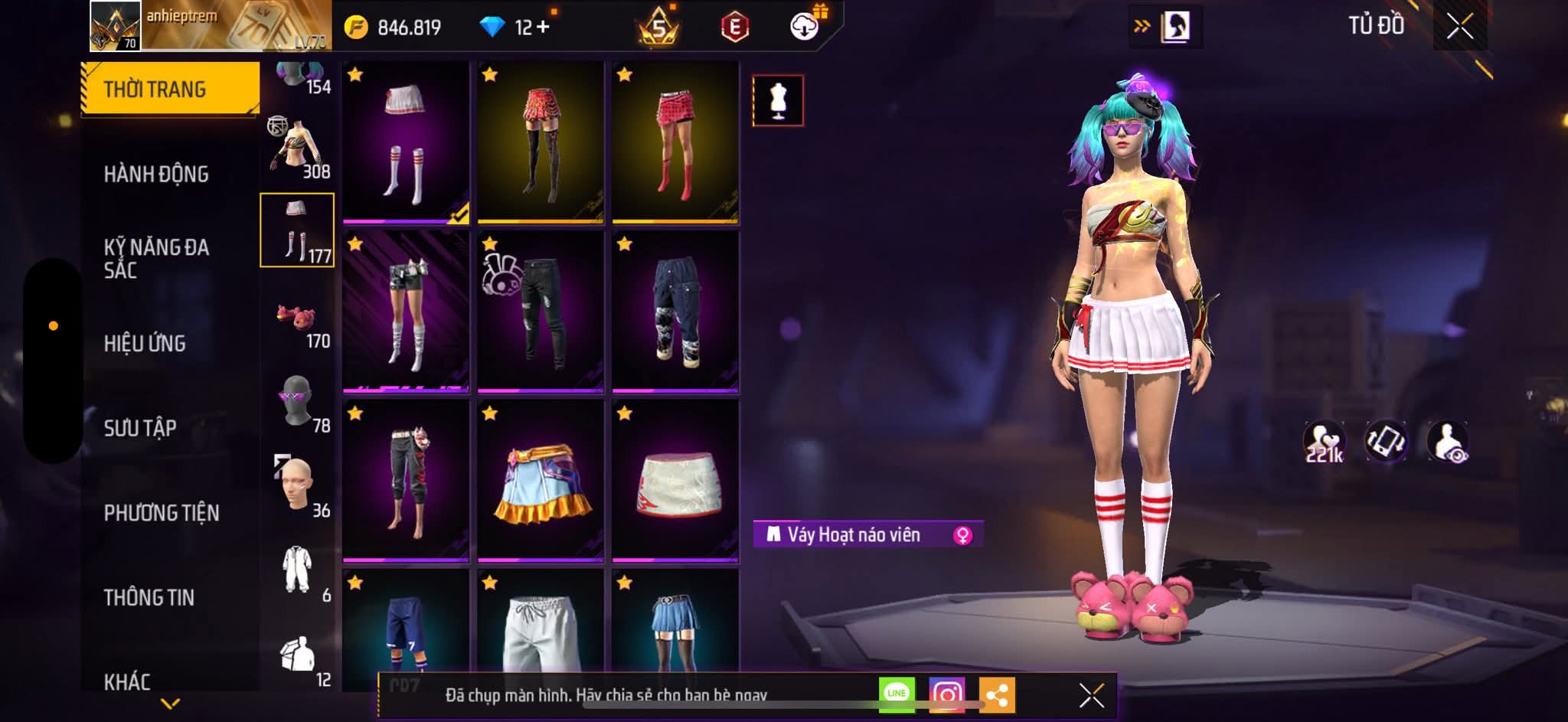Open the tops subcategory showing 308

pyautogui.click(x=299, y=149)
